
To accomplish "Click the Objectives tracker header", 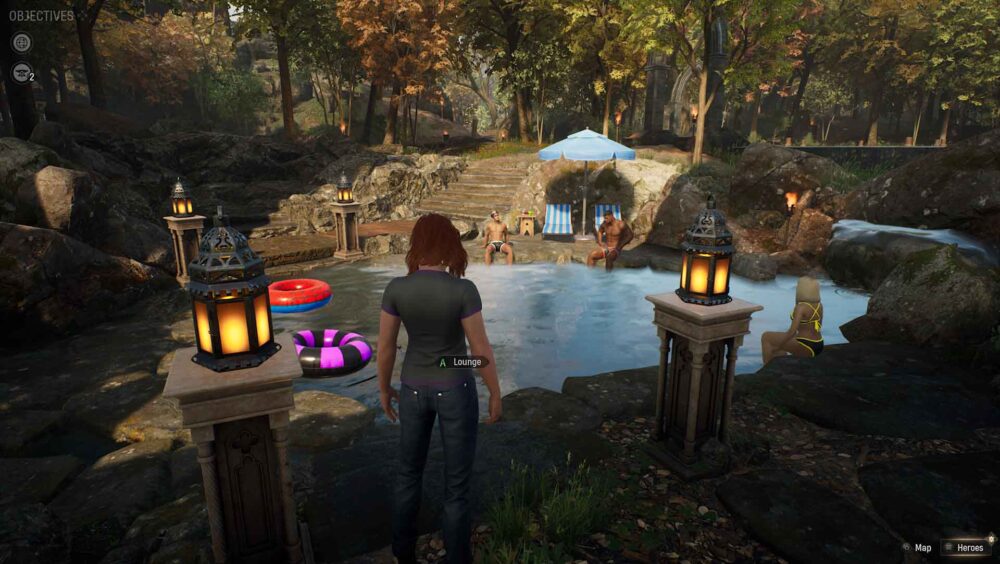I will [x=41, y=16].
